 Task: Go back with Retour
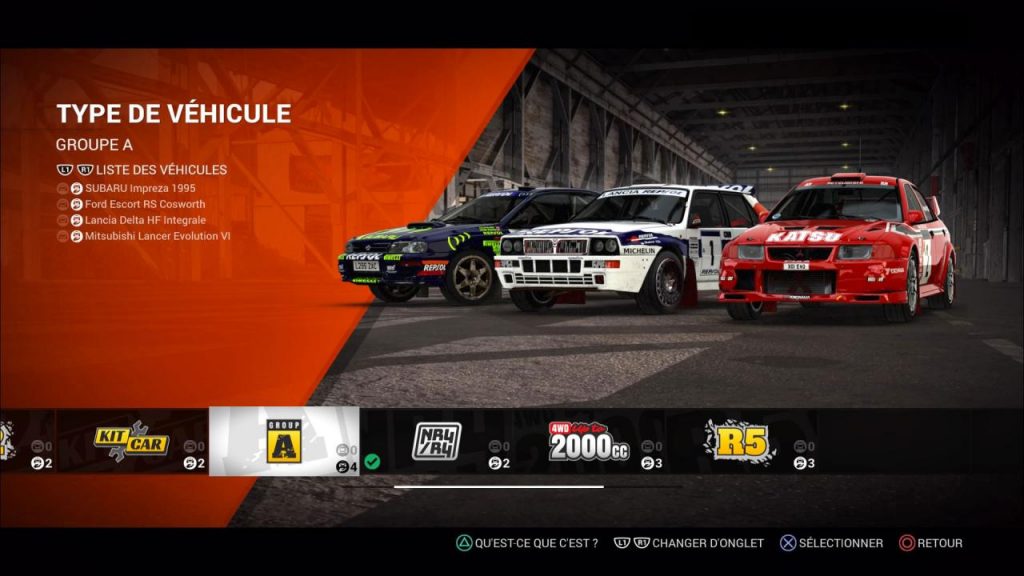tap(930, 543)
